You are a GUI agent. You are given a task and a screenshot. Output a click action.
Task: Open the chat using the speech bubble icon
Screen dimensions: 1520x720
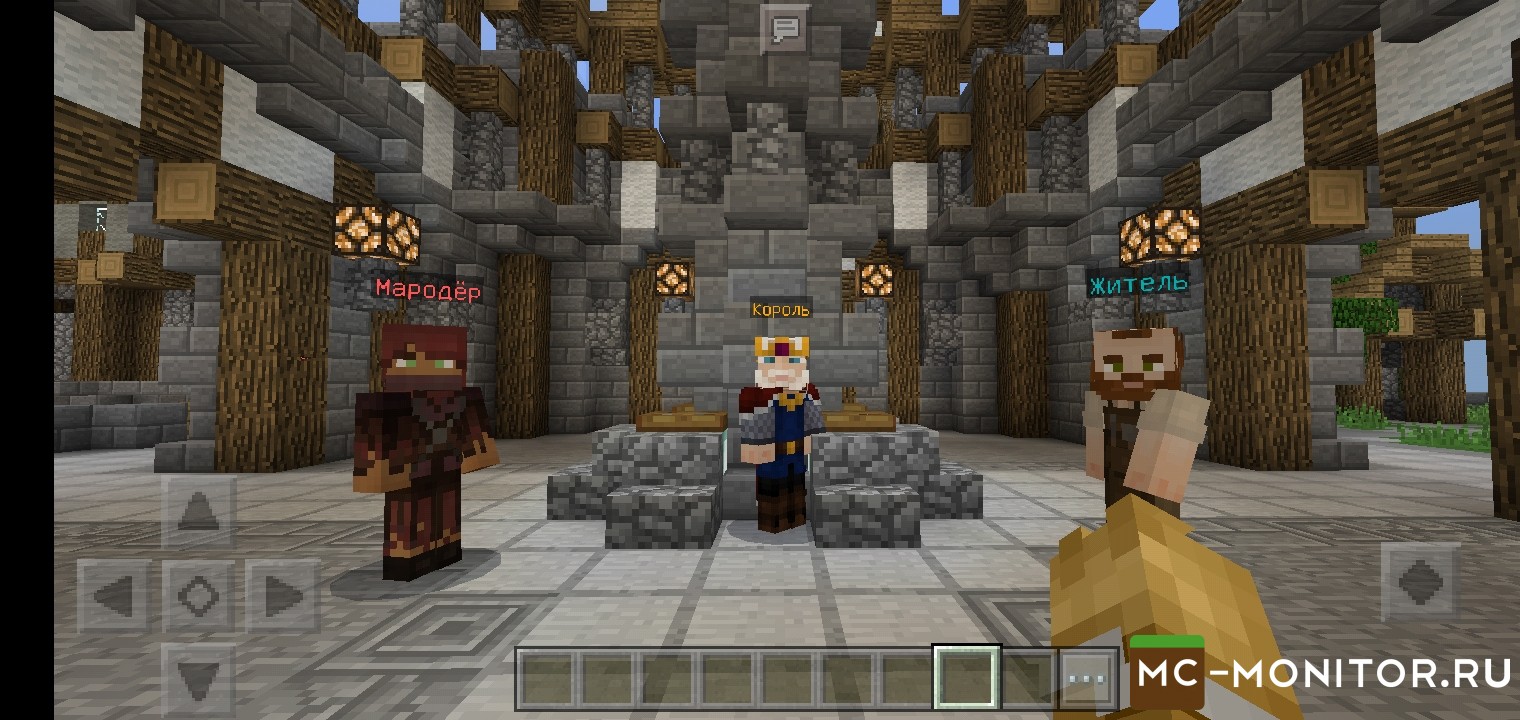point(786,27)
